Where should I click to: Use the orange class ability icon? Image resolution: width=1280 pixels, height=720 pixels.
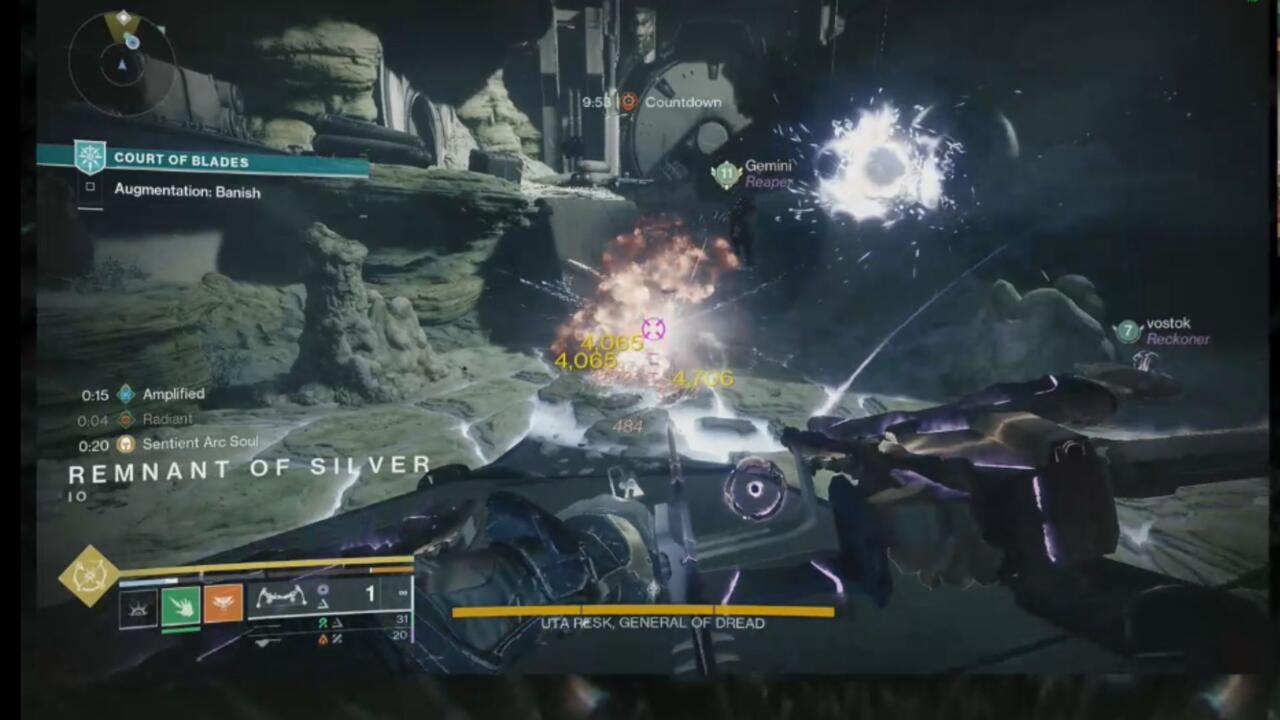point(223,604)
